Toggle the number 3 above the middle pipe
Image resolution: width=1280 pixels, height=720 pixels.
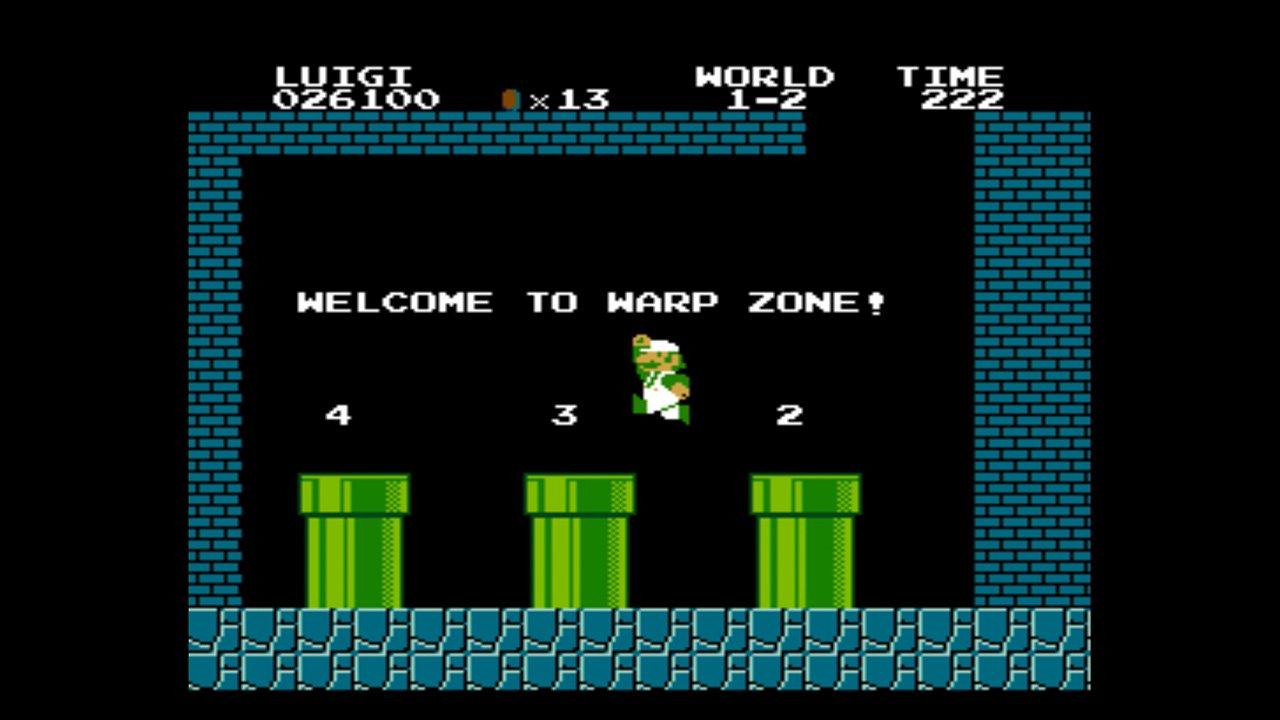pyautogui.click(x=564, y=412)
